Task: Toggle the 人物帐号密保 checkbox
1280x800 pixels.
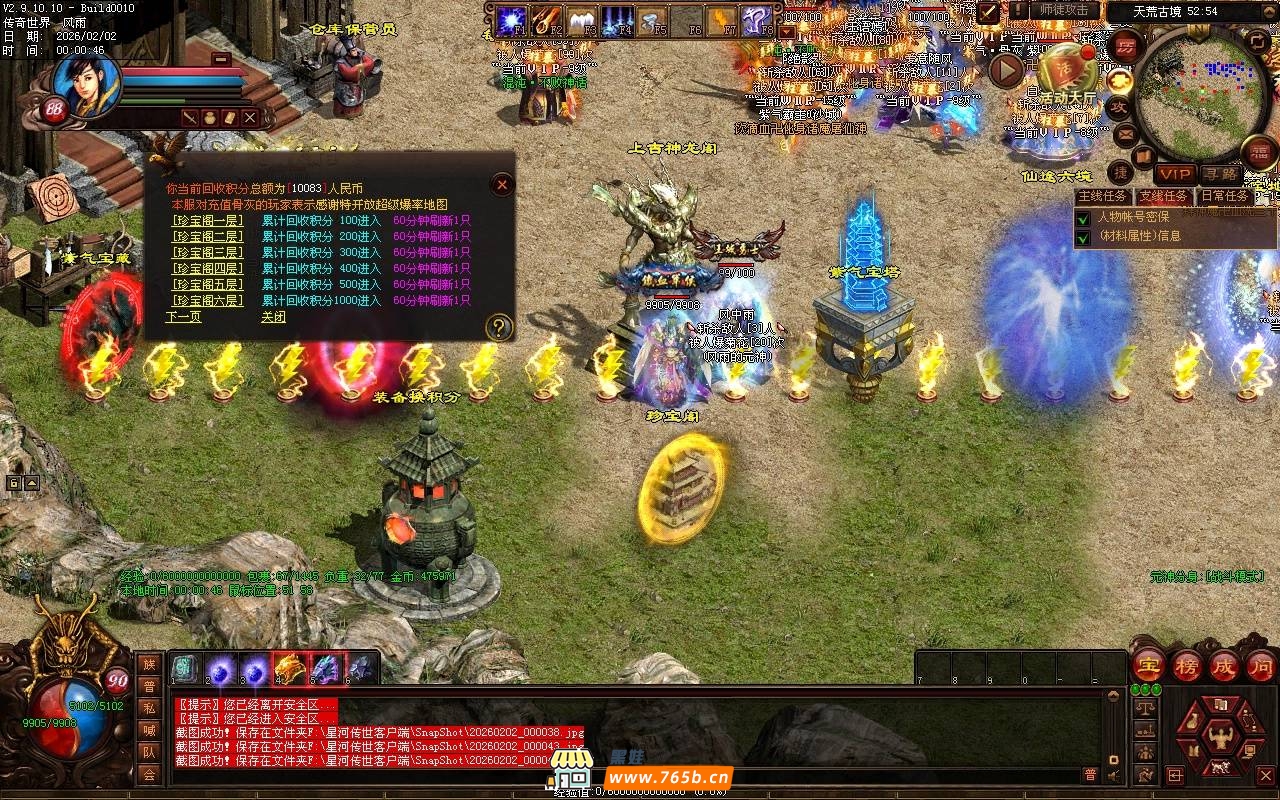Action: 1082,218
